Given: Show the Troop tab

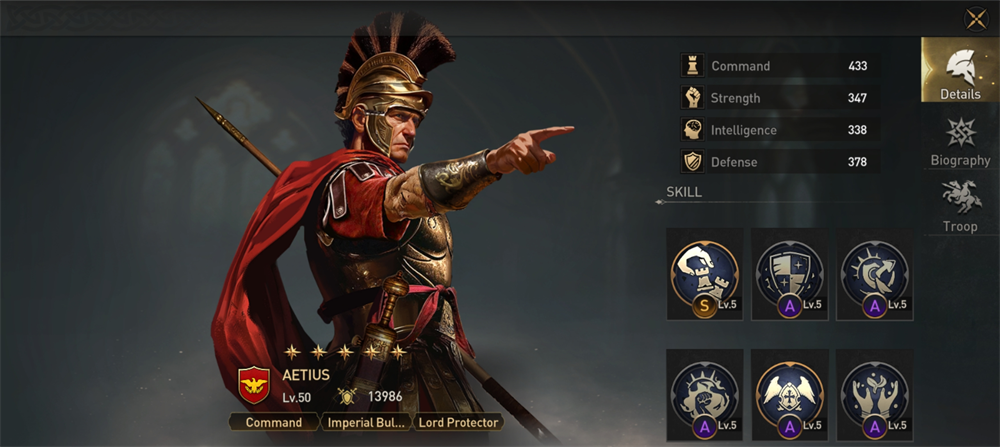Looking at the screenshot, I should click(960, 207).
